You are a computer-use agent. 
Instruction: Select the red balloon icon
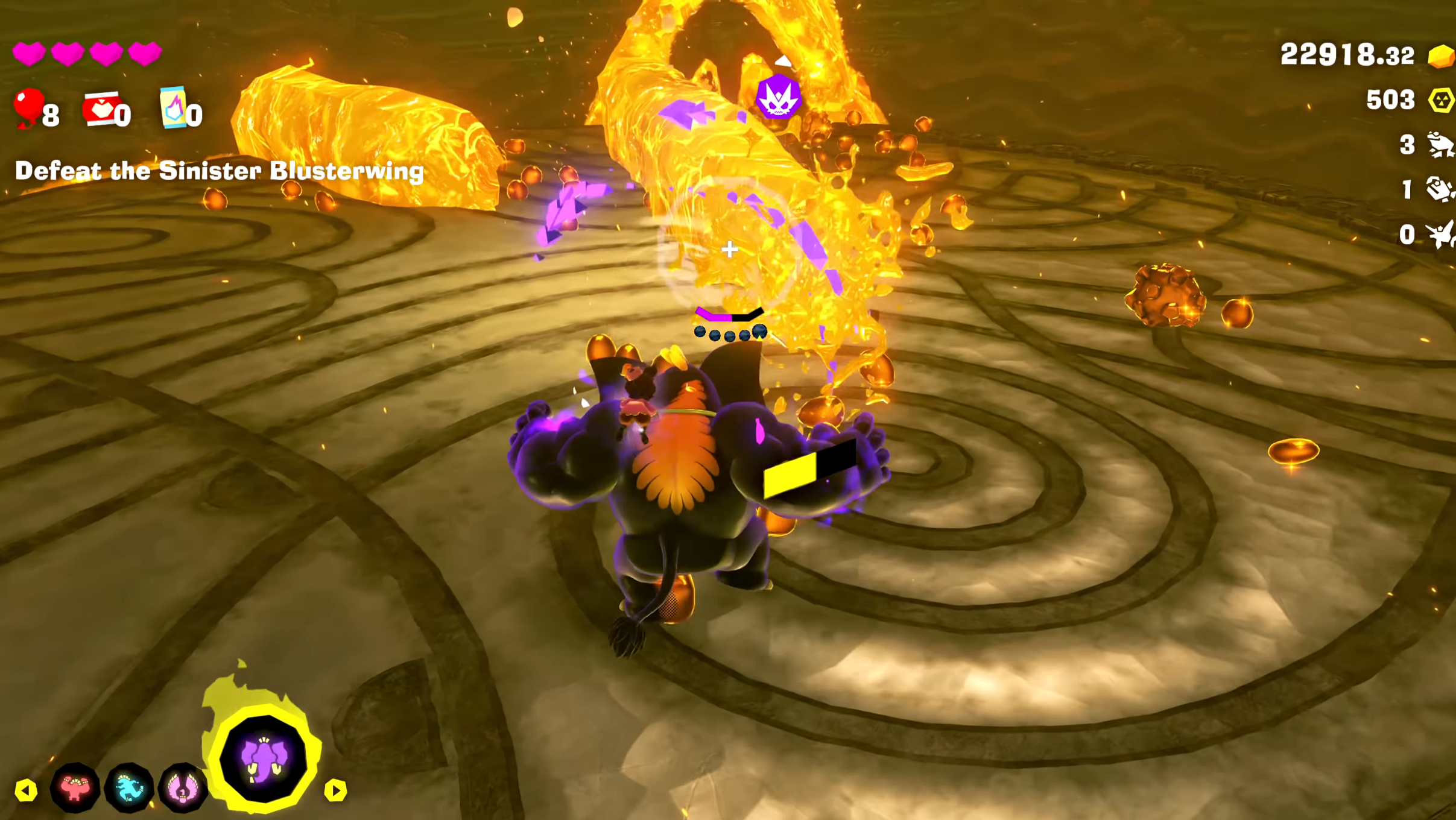click(28, 107)
